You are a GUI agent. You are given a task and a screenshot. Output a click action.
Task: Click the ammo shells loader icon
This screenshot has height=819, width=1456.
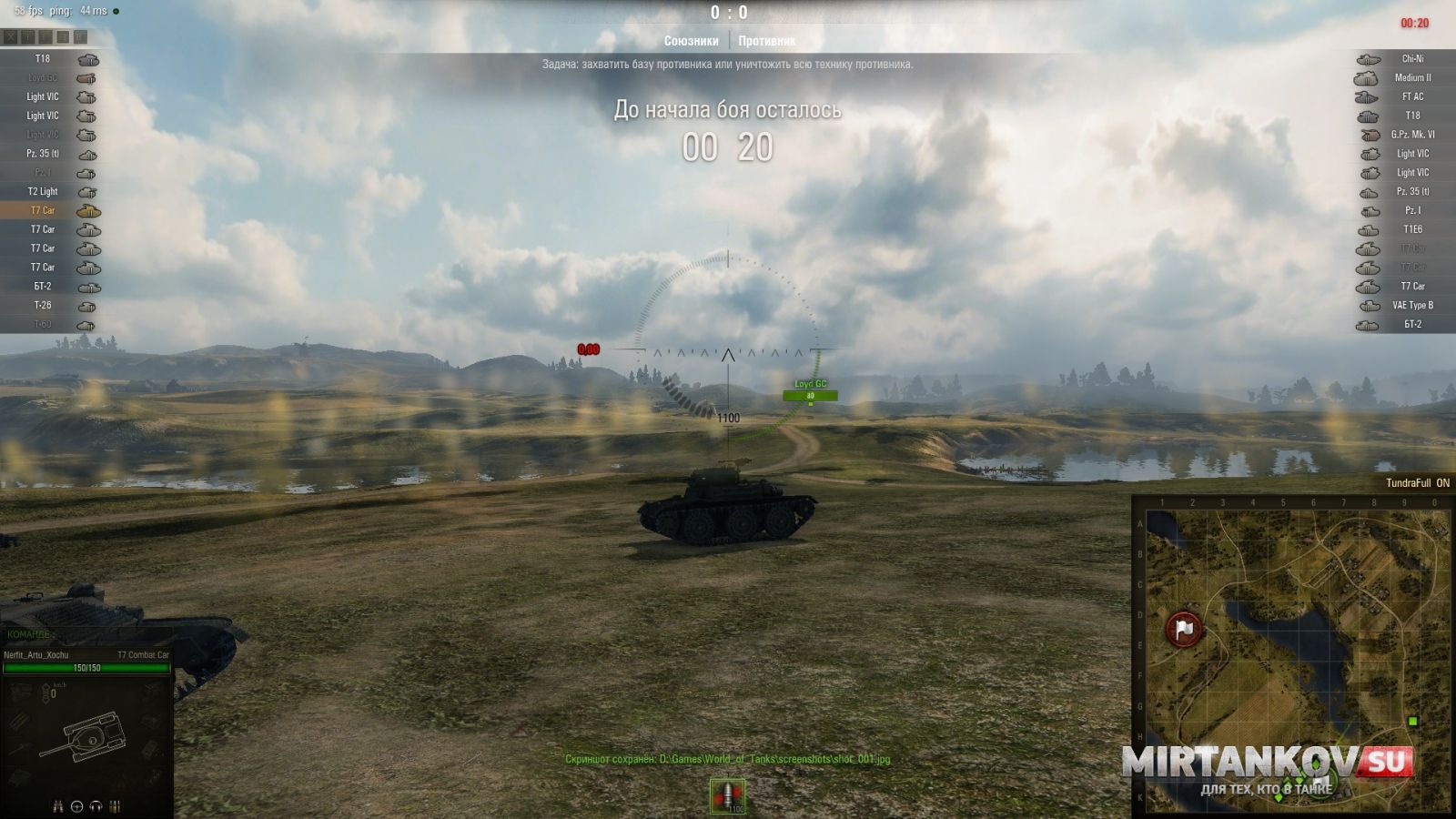[x=116, y=806]
